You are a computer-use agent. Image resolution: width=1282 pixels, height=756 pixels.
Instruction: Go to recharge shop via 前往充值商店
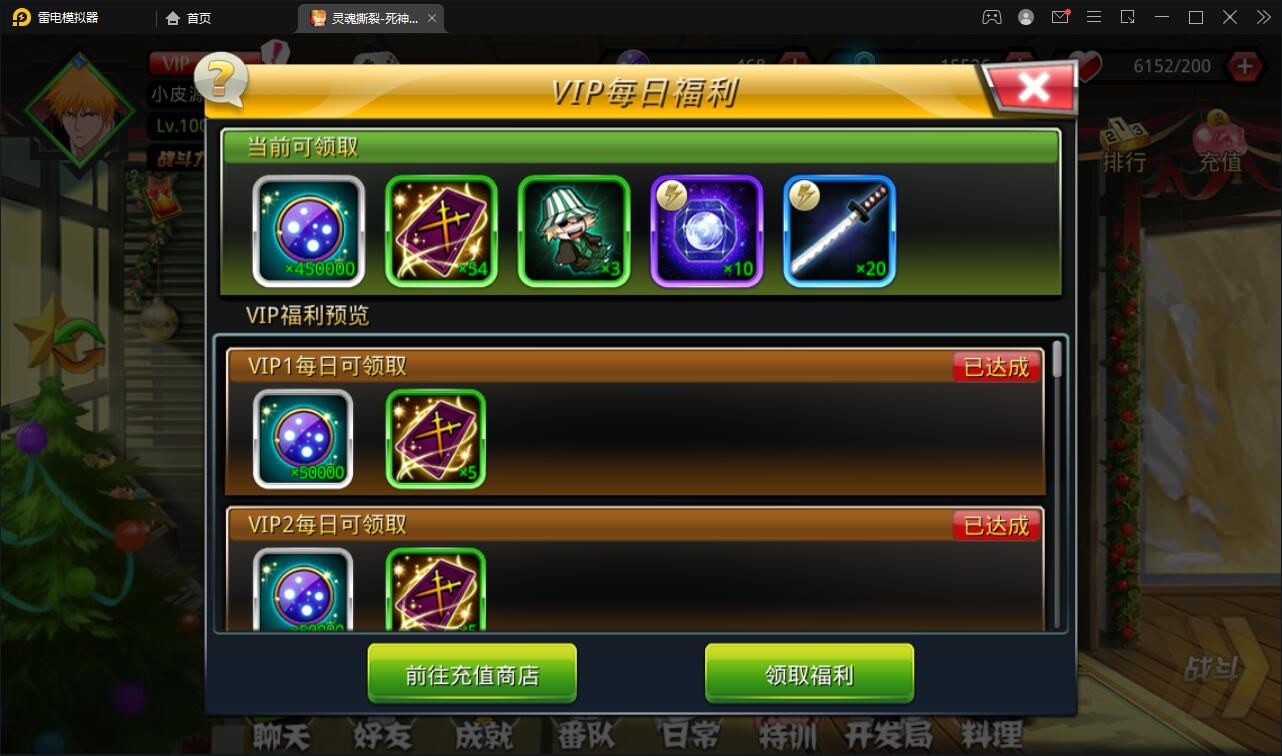point(472,674)
